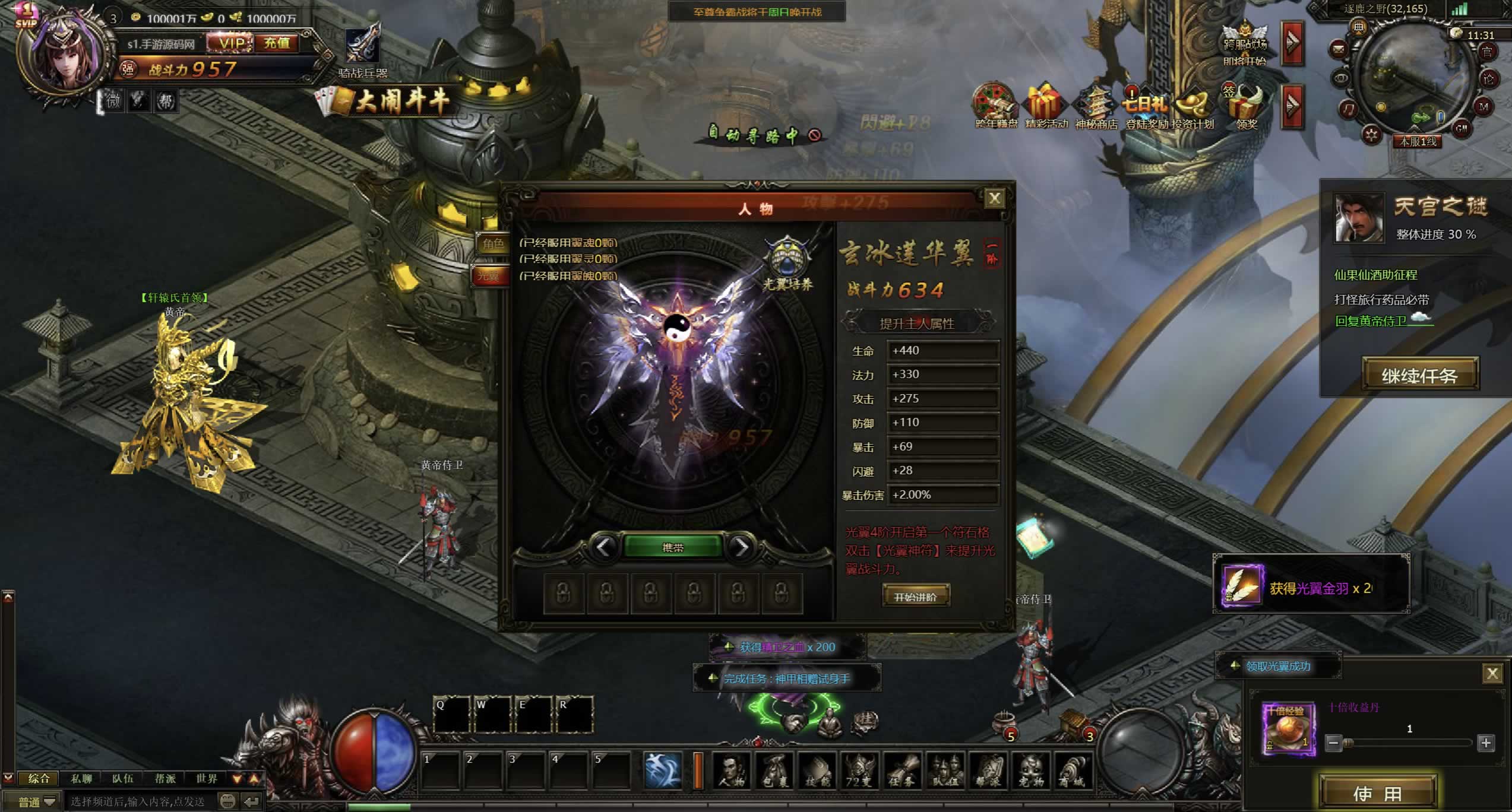Screen dimensions: 1512x812
Task: Close the 人物 character window
Action: 995,198
